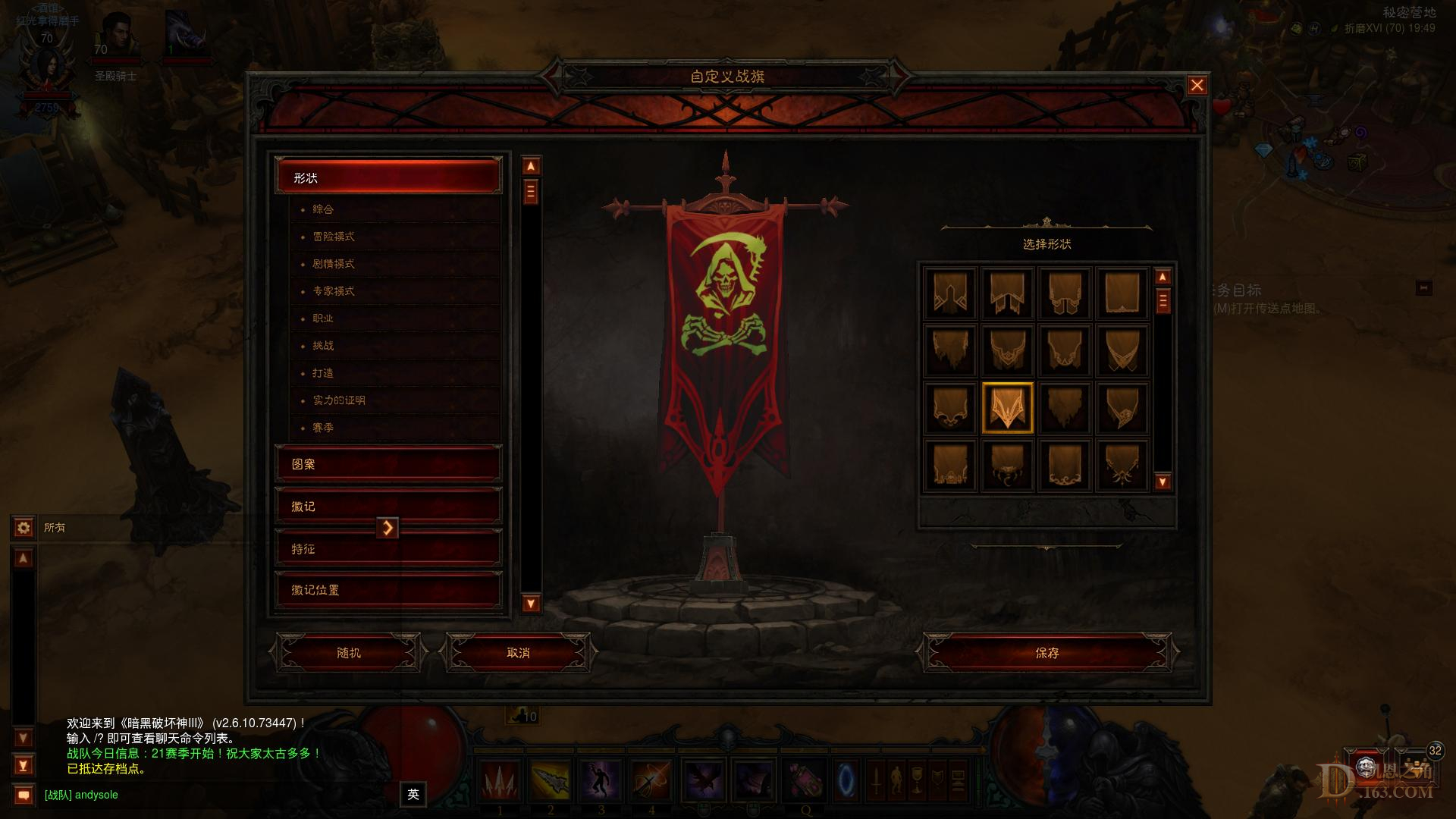
Task: Activate the leap skill in slot 3
Action: coord(601,781)
